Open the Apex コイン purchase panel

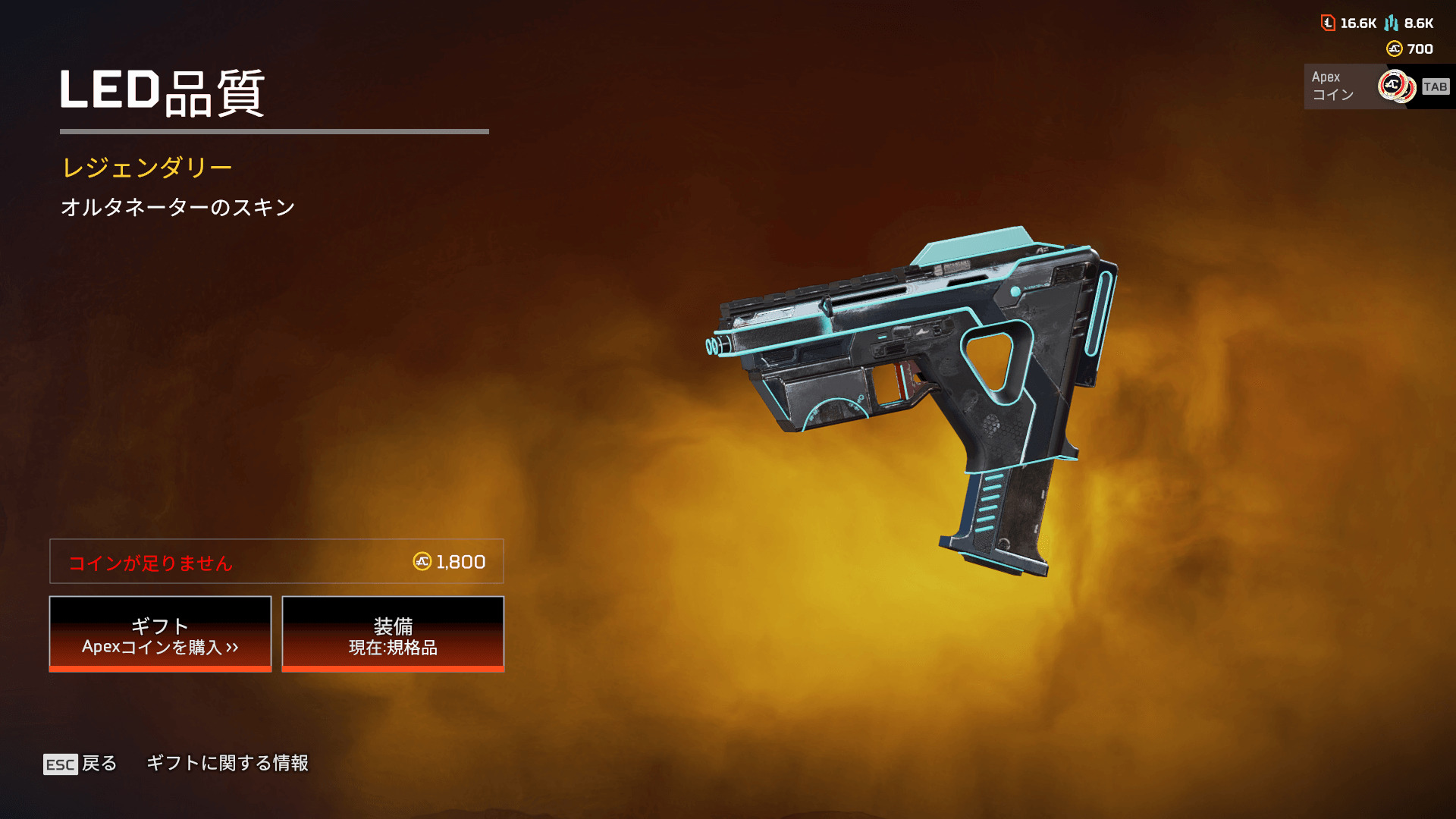point(1376,86)
